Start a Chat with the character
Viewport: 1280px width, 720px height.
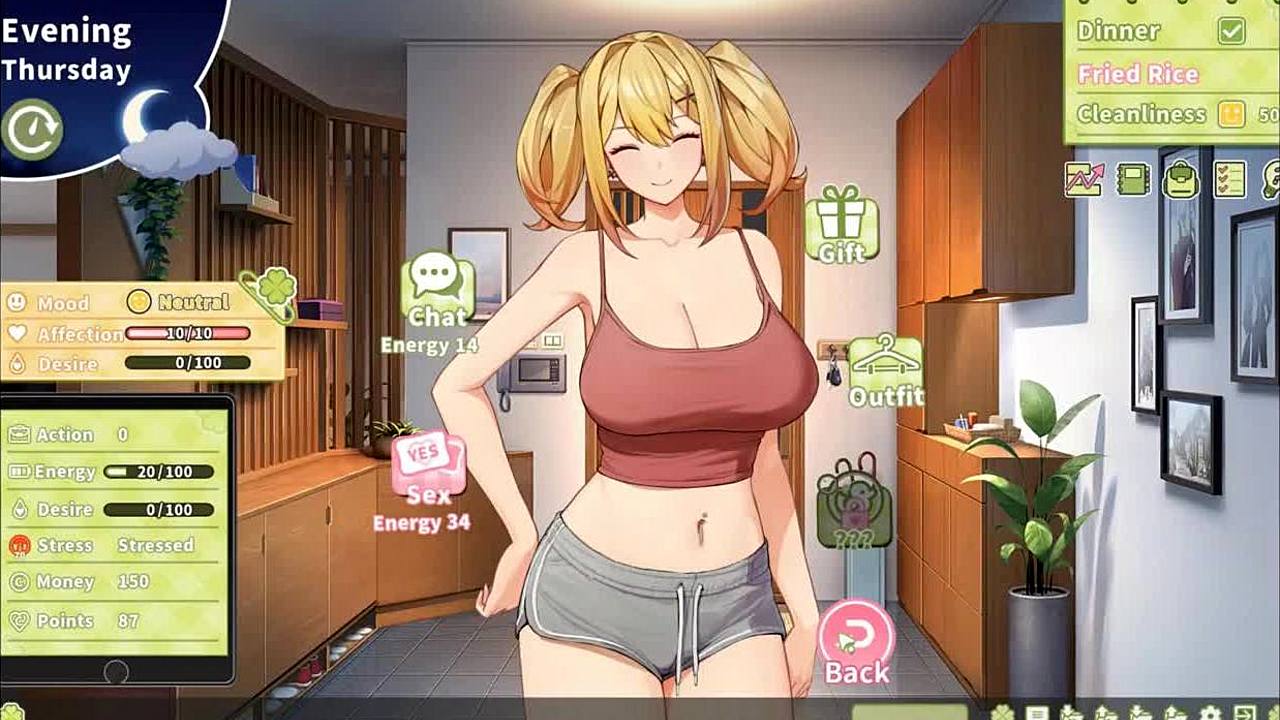point(438,288)
